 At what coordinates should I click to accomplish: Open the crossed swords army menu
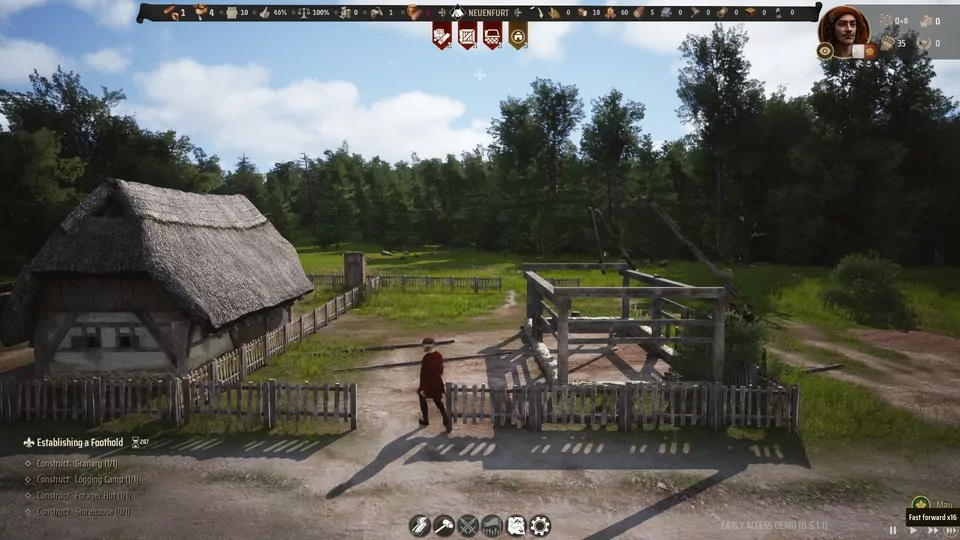pos(468,525)
